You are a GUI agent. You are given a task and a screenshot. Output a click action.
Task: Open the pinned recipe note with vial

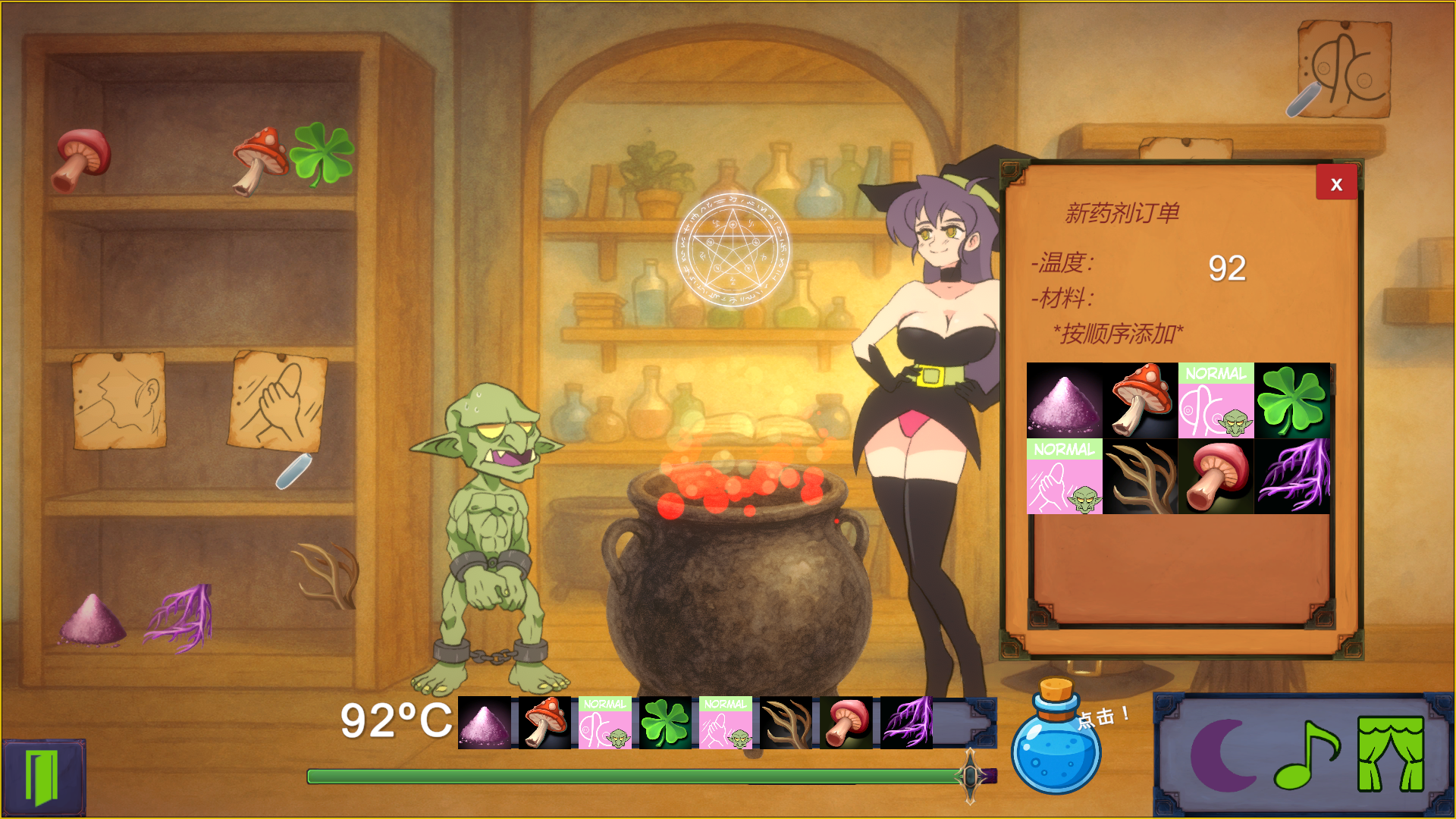click(1343, 70)
